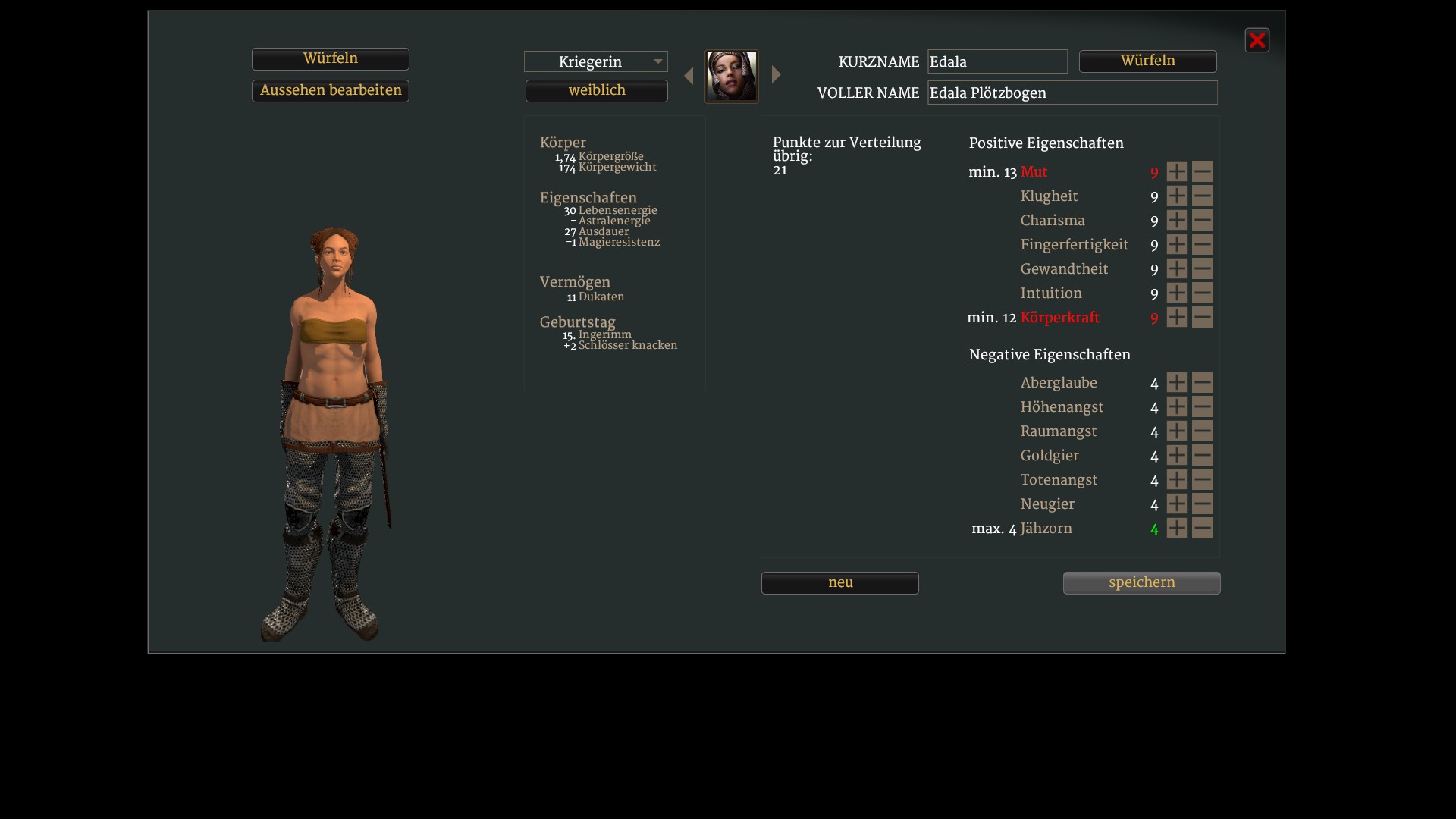
Task: Create a new character with neu
Action: pyautogui.click(x=839, y=583)
